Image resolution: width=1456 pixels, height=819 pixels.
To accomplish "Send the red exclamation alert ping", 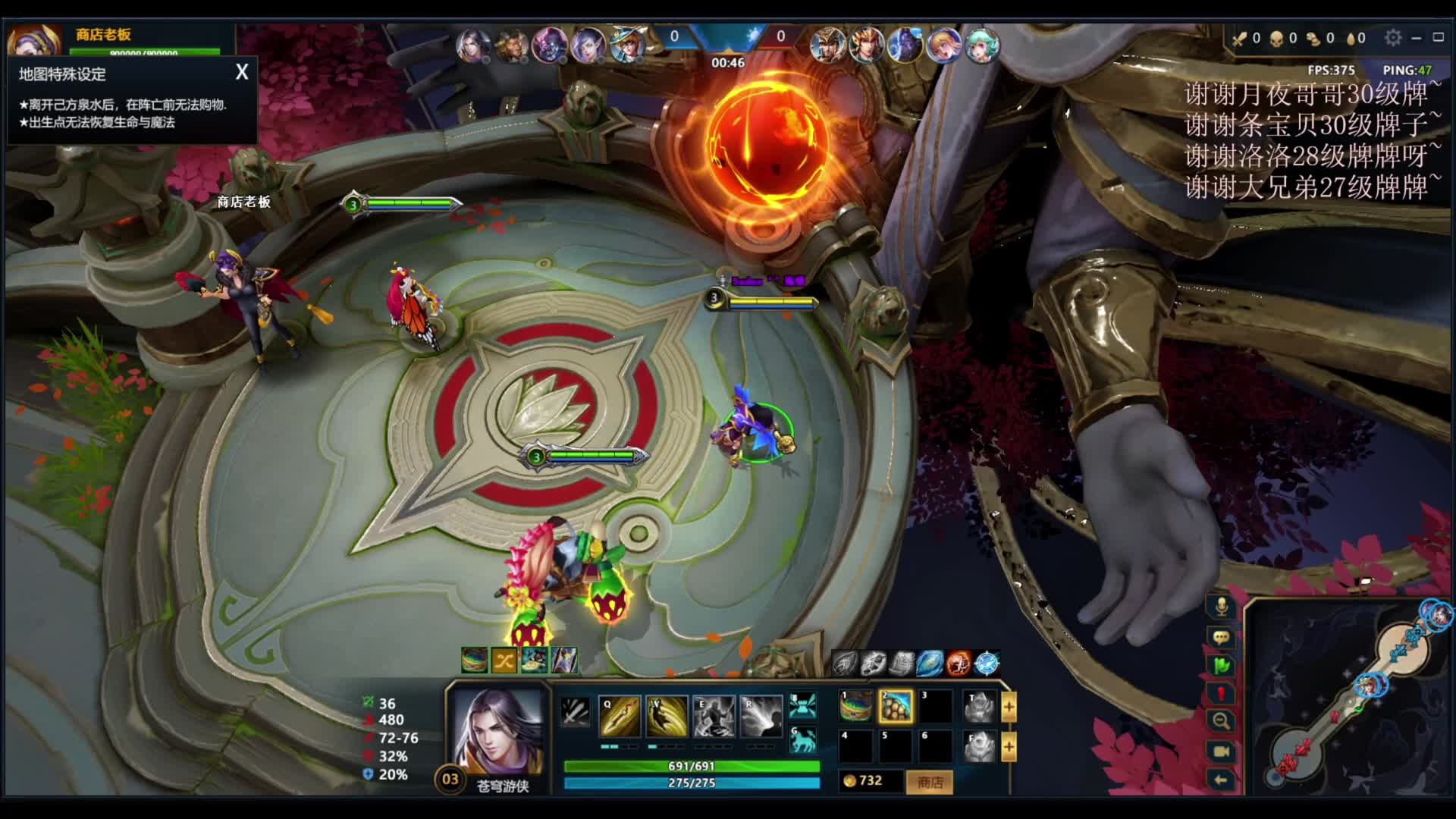I will click(1221, 694).
